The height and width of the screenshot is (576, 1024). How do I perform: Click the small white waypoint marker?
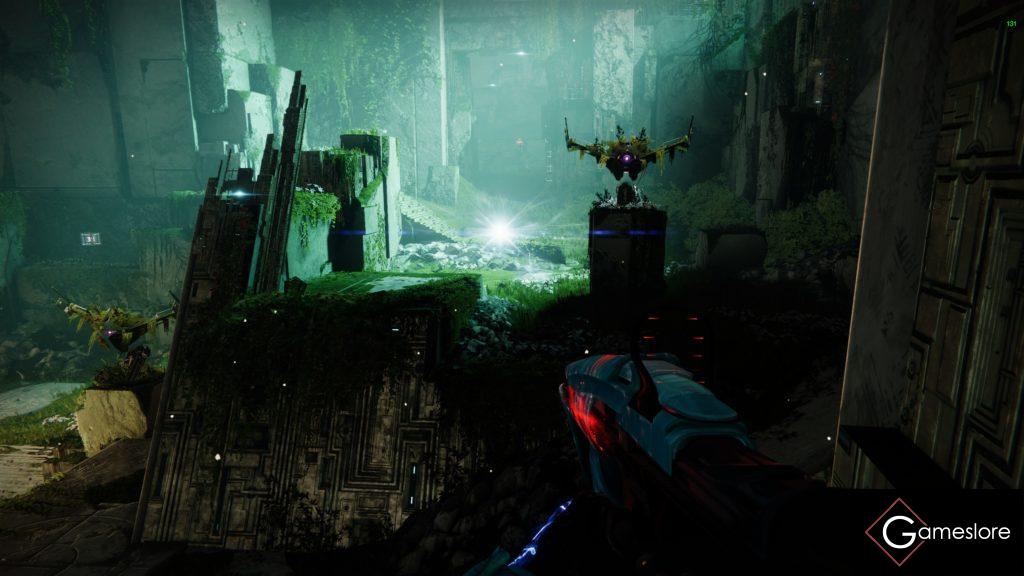point(91,238)
